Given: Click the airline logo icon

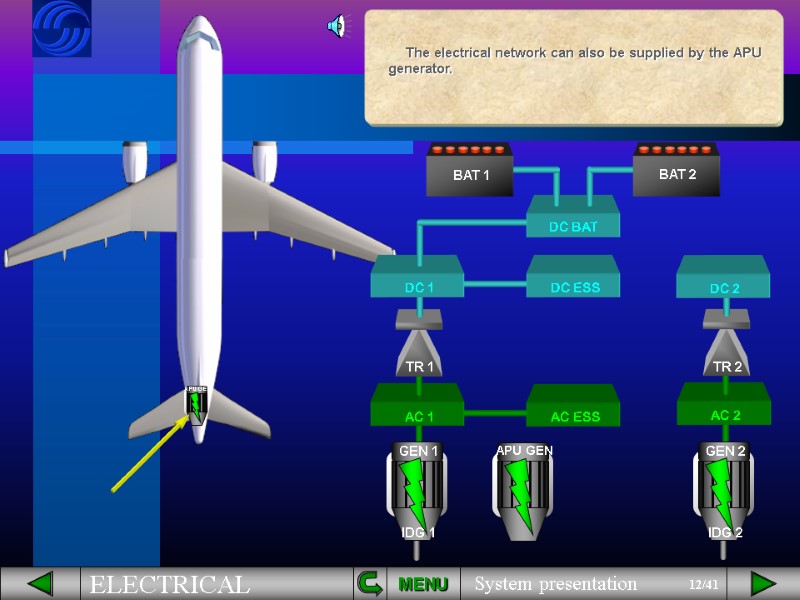Looking at the screenshot, I should tap(61, 28).
